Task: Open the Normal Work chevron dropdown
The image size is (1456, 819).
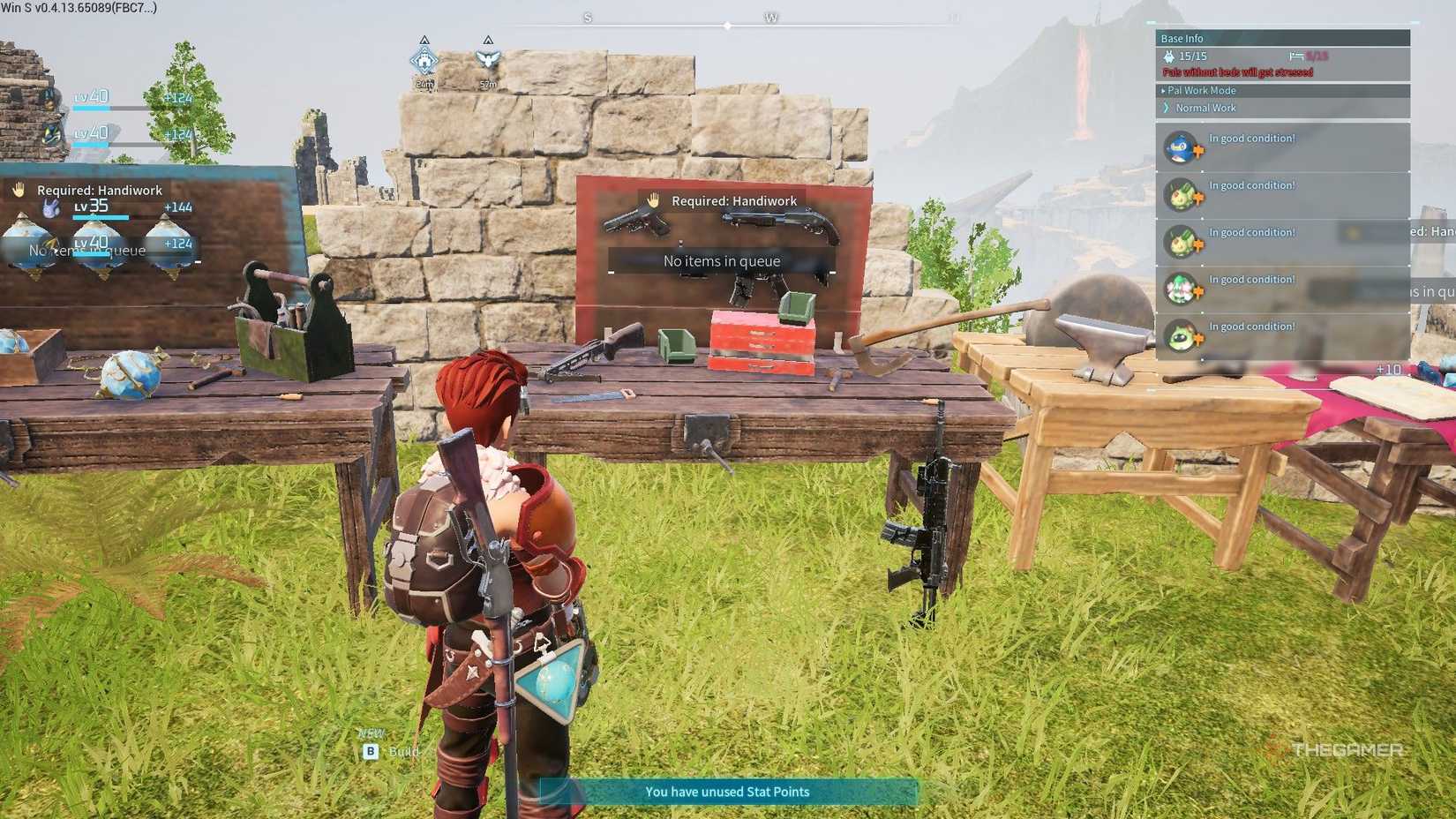Action: point(1165,107)
